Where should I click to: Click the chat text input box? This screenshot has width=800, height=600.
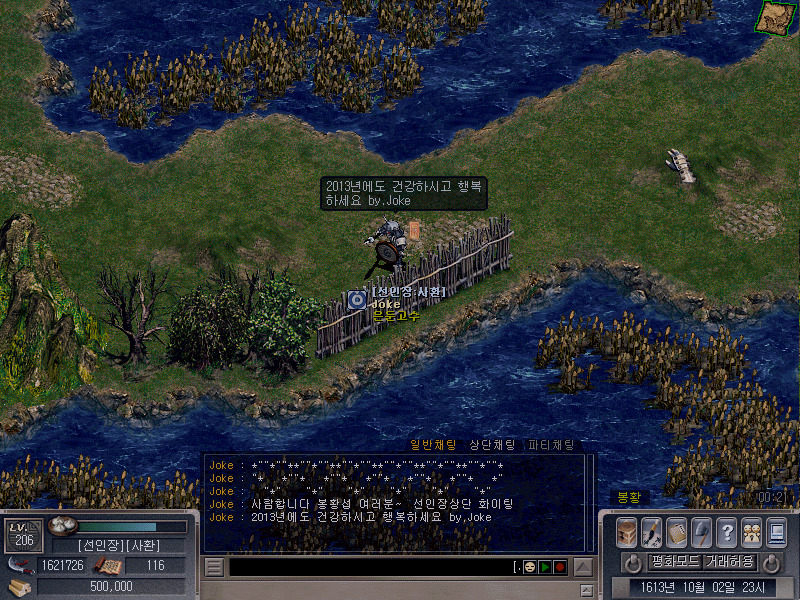[370, 567]
